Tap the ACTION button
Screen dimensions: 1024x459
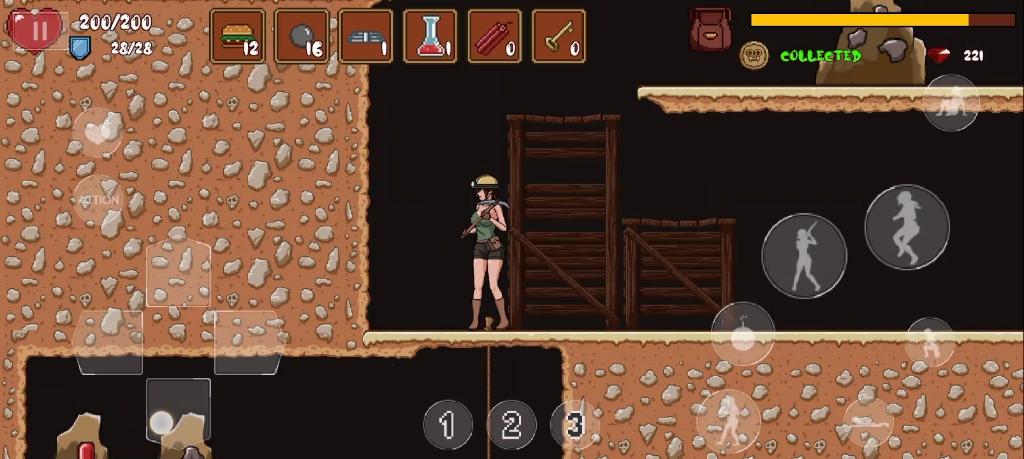pyautogui.click(x=98, y=199)
